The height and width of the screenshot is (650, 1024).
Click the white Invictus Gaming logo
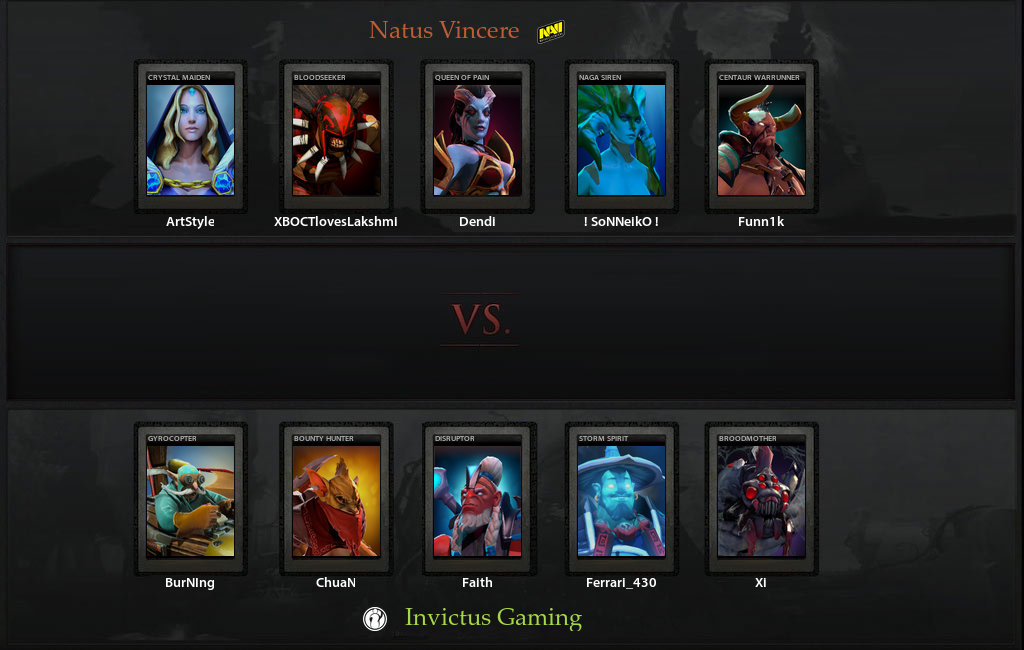click(375, 618)
